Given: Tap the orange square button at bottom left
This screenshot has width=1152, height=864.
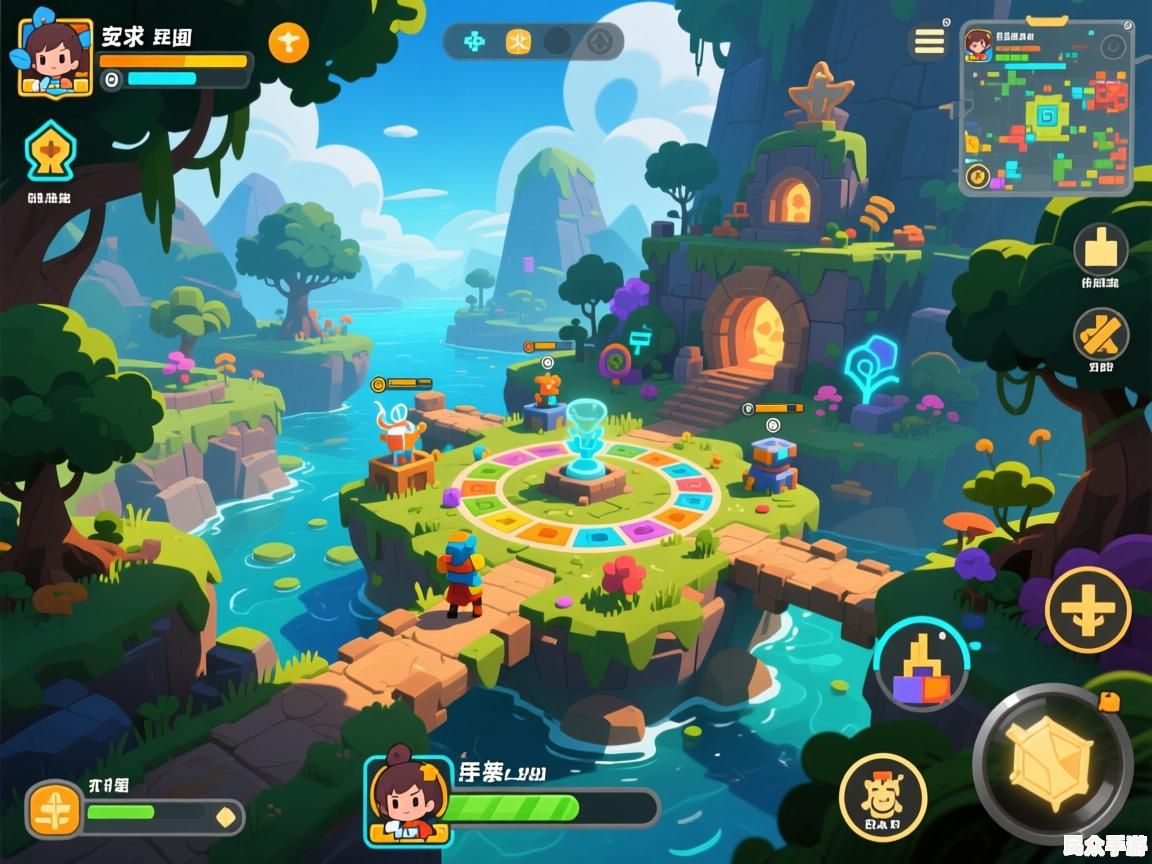Looking at the screenshot, I should pos(53,810).
